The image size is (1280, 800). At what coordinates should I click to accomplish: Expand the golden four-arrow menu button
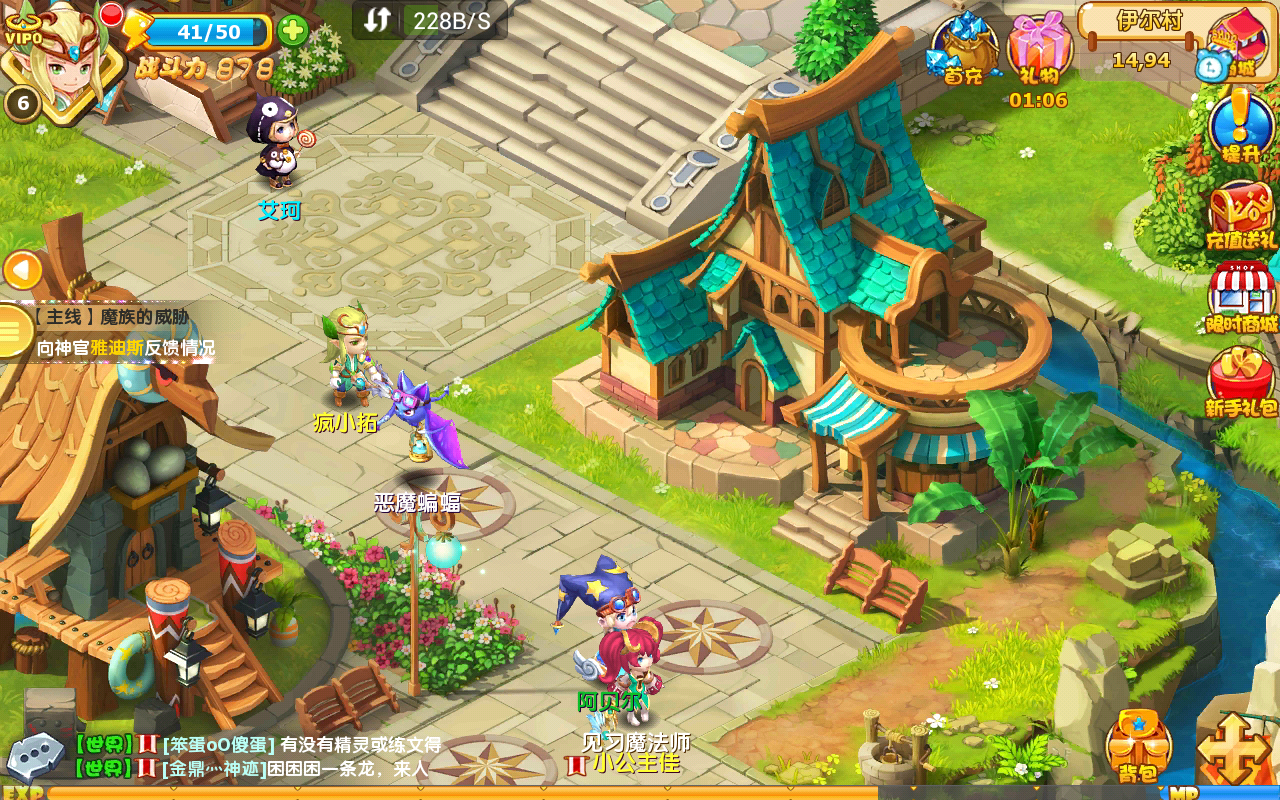pos(1234,748)
